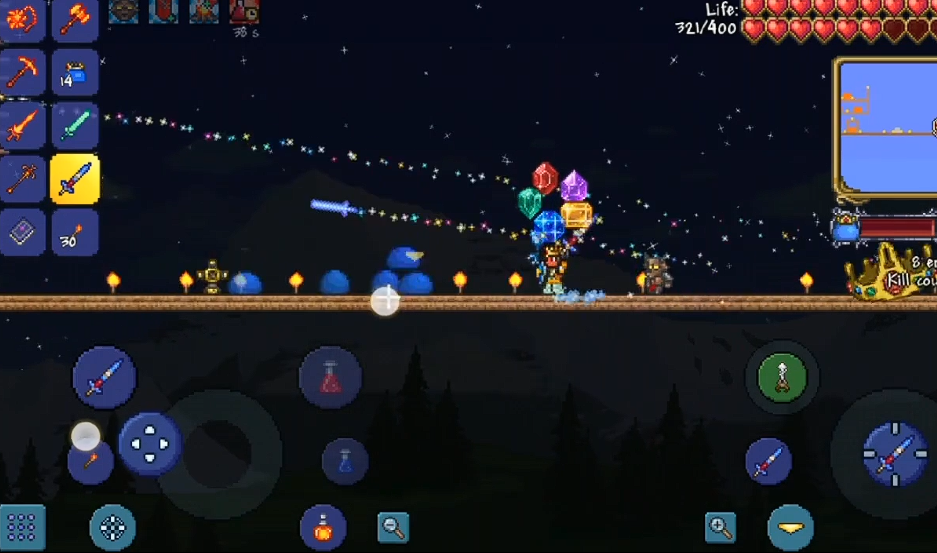Select the torch stack of 30
The width and height of the screenshot is (937, 553).
point(74,232)
